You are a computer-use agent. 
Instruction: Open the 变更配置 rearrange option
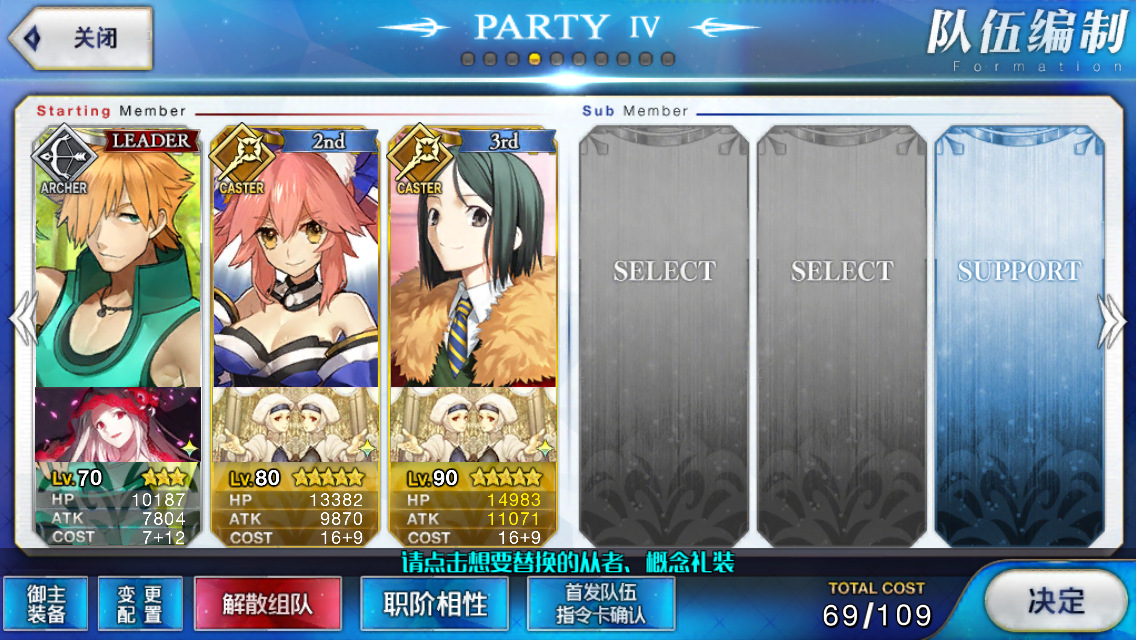pyautogui.click(x=140, y=604)
